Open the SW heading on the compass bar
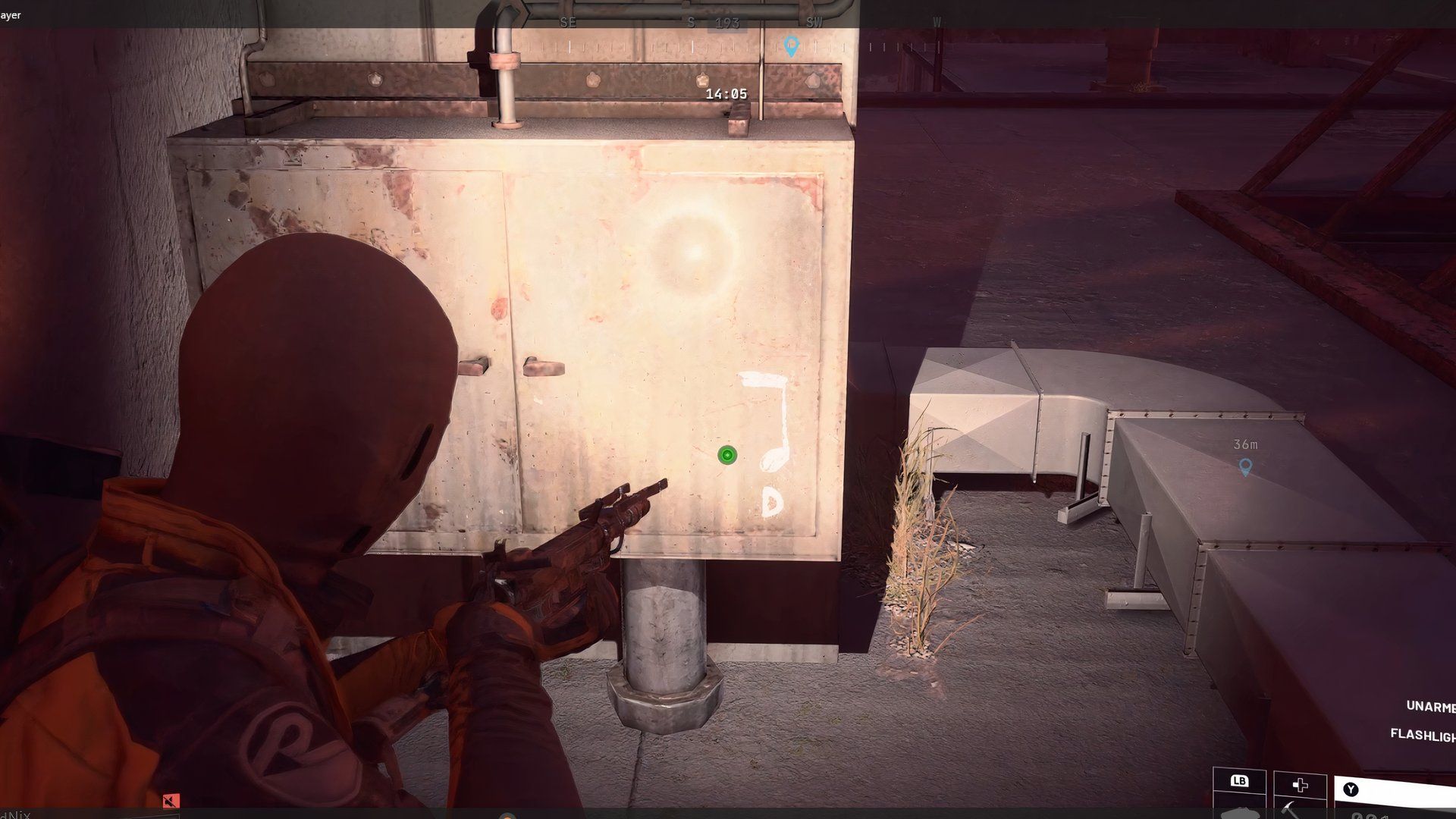The height and width of the screenshot is (819, 1456). point(813,22)
